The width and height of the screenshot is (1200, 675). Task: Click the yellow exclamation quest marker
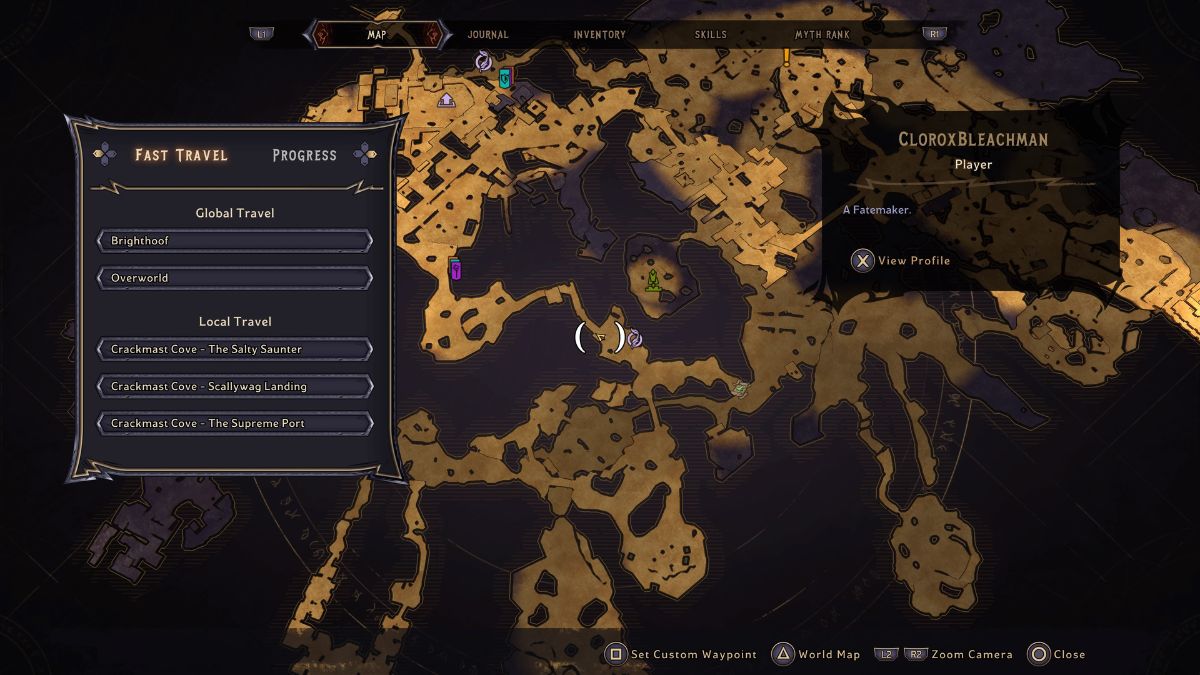point(787,57)
